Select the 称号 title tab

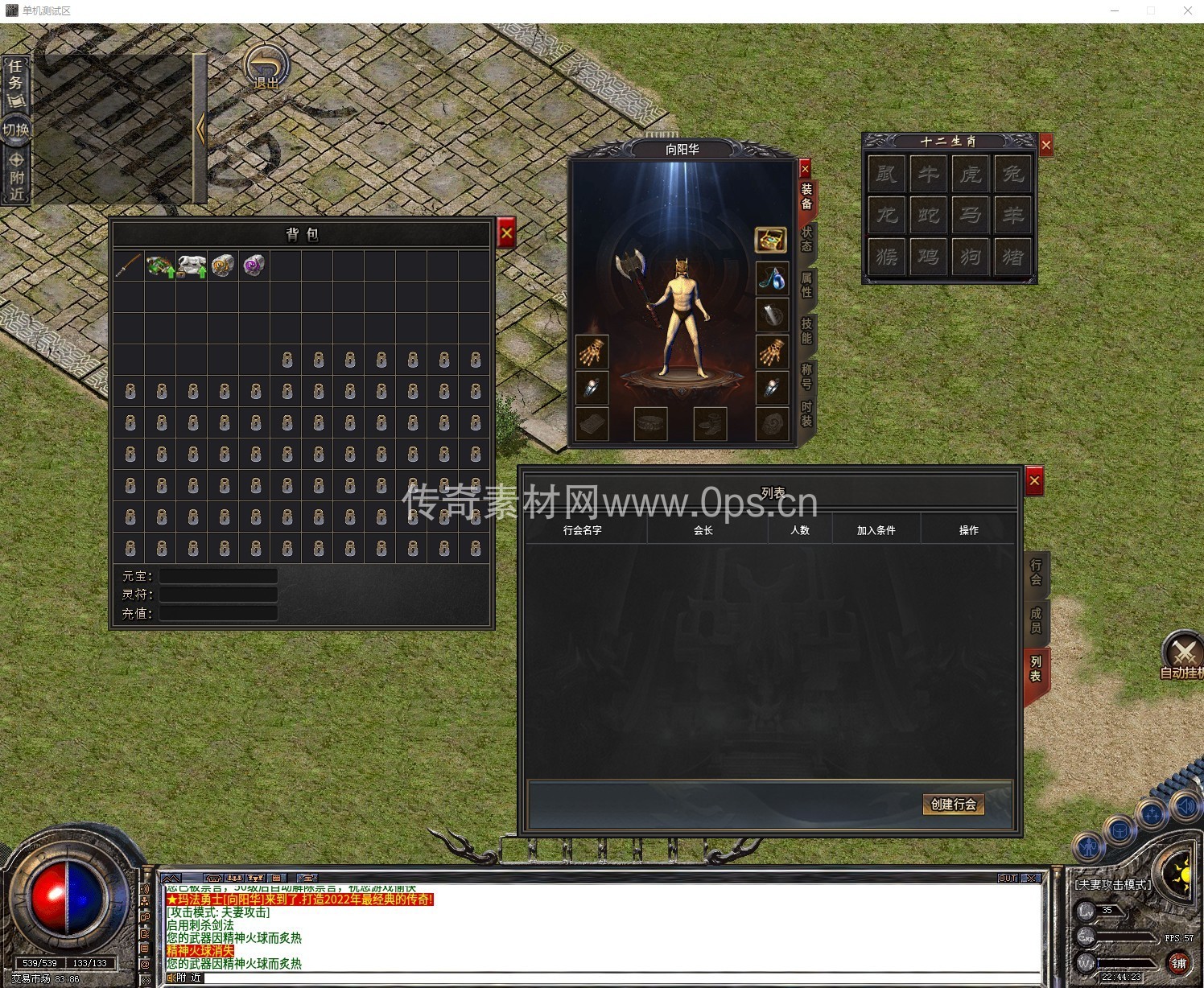coord(806,376)
